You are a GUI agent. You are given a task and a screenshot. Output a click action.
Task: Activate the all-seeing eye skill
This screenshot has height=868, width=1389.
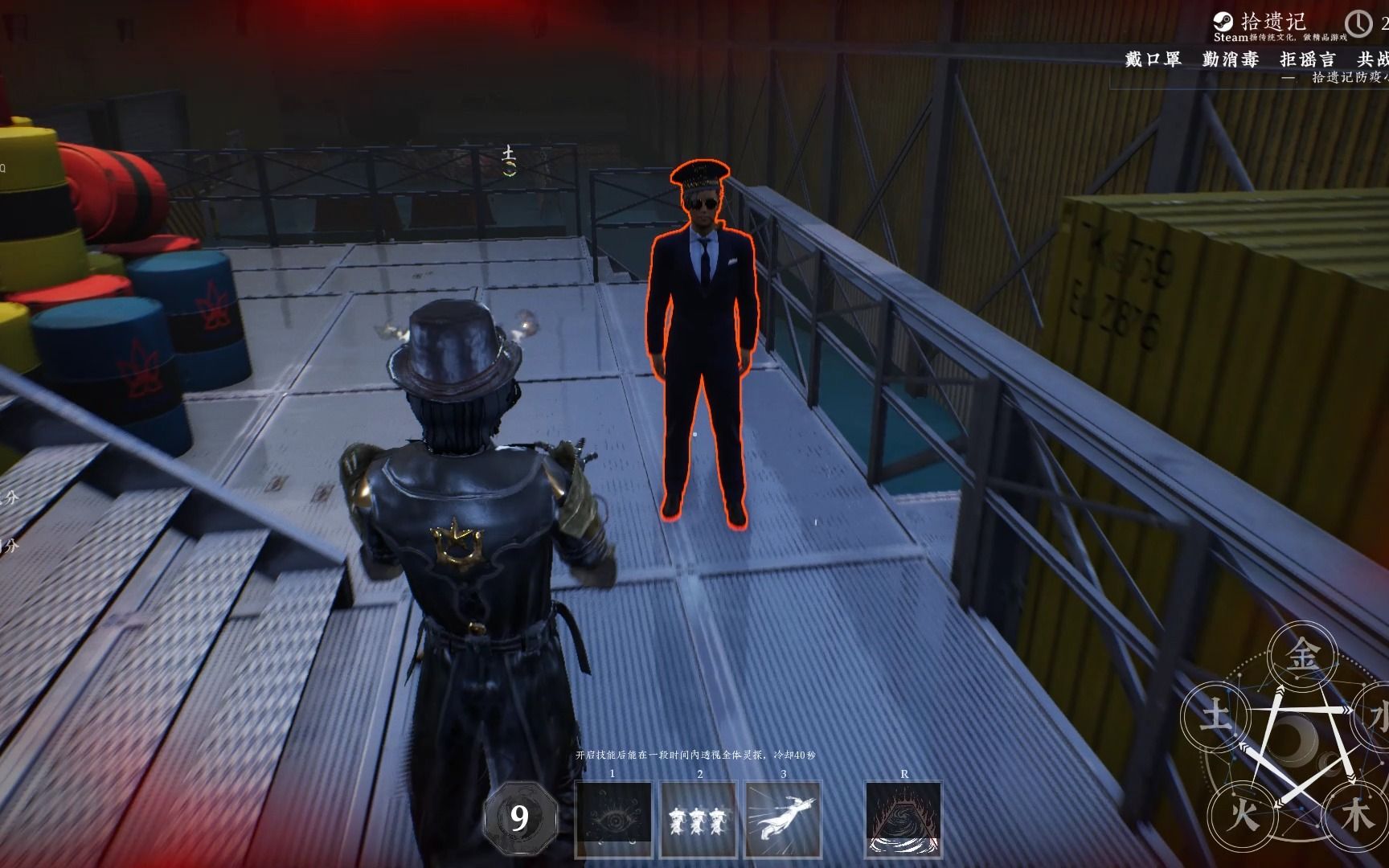613,819
